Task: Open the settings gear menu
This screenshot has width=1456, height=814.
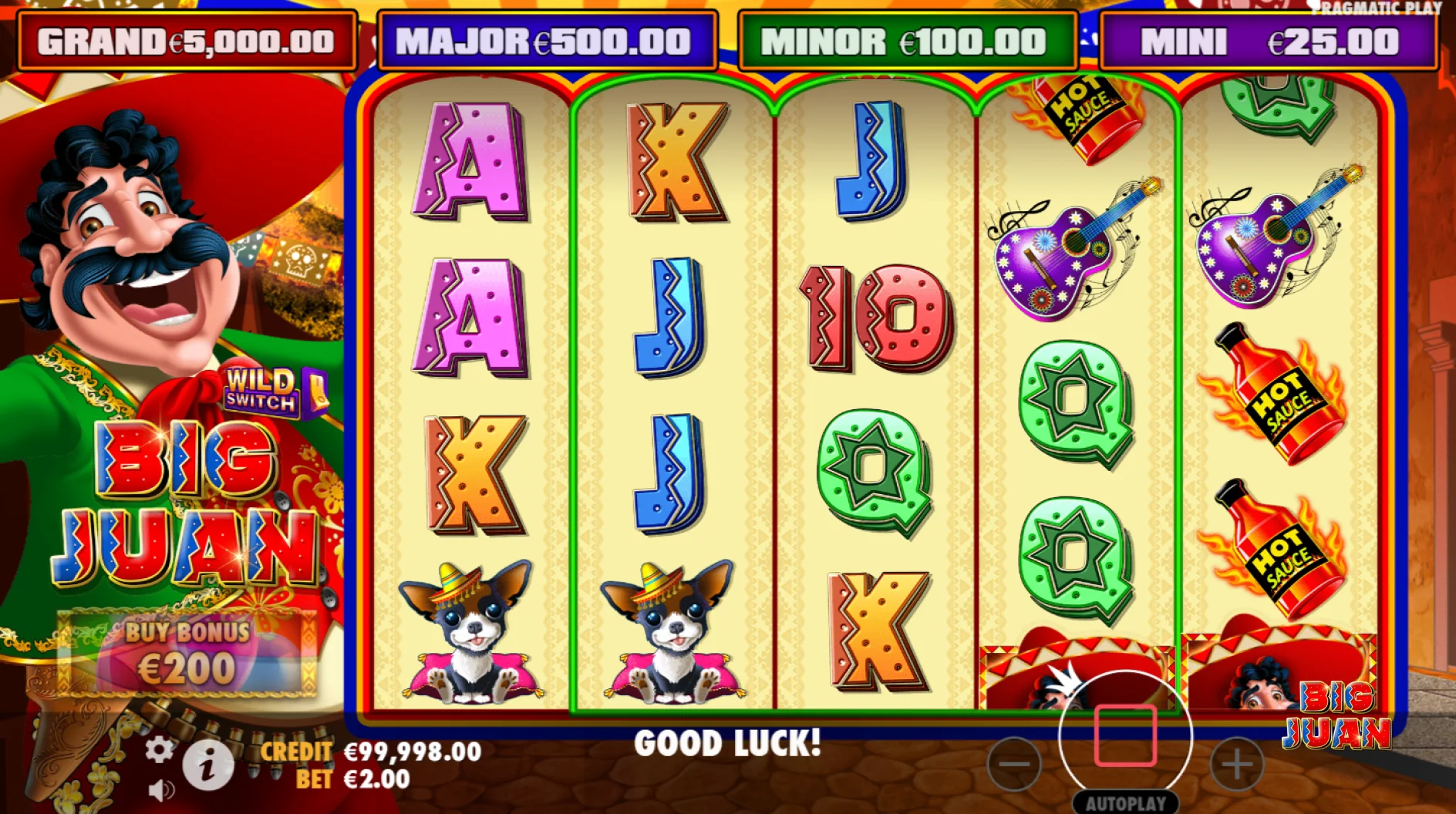Action: coord(159,749)
